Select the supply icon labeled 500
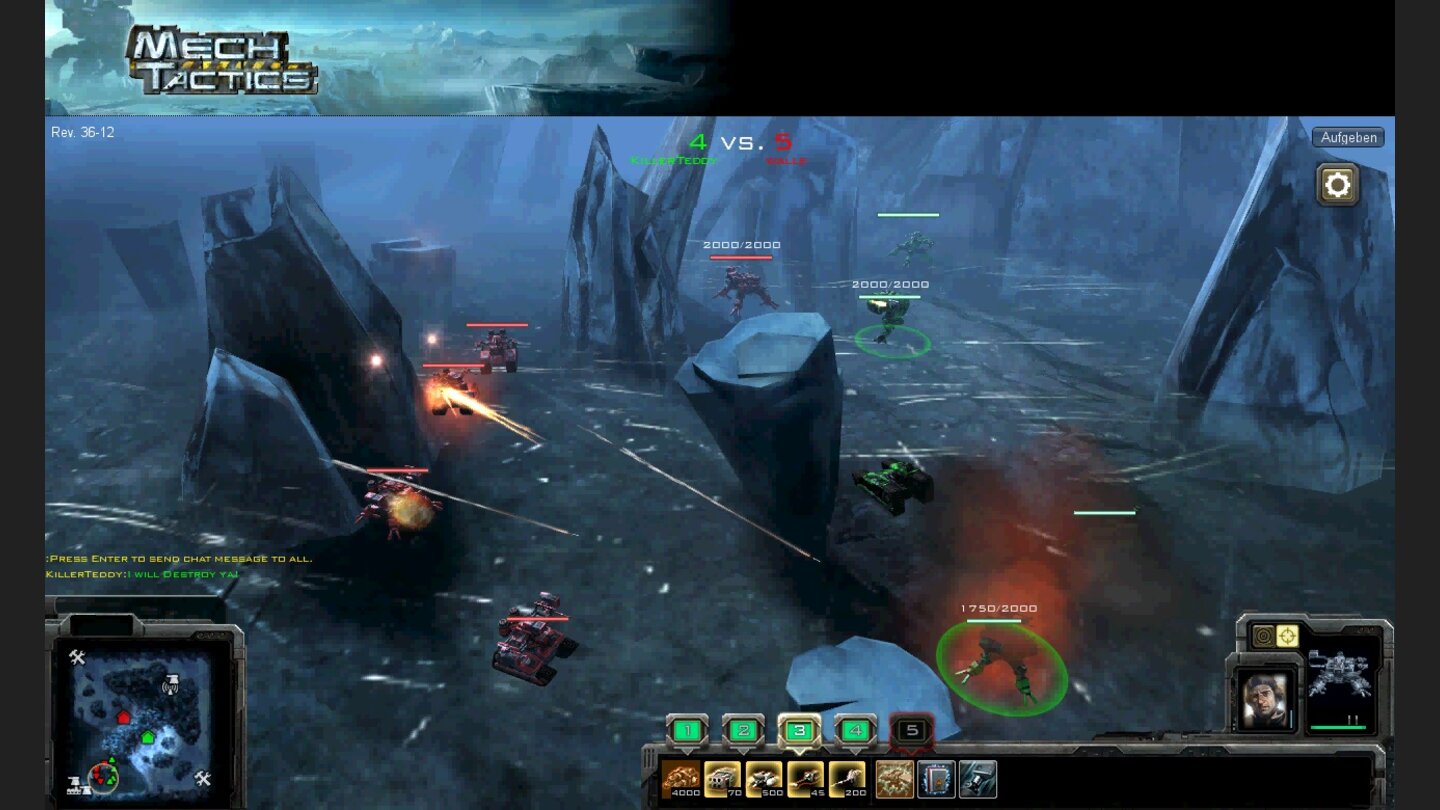 tap(766, 777)
